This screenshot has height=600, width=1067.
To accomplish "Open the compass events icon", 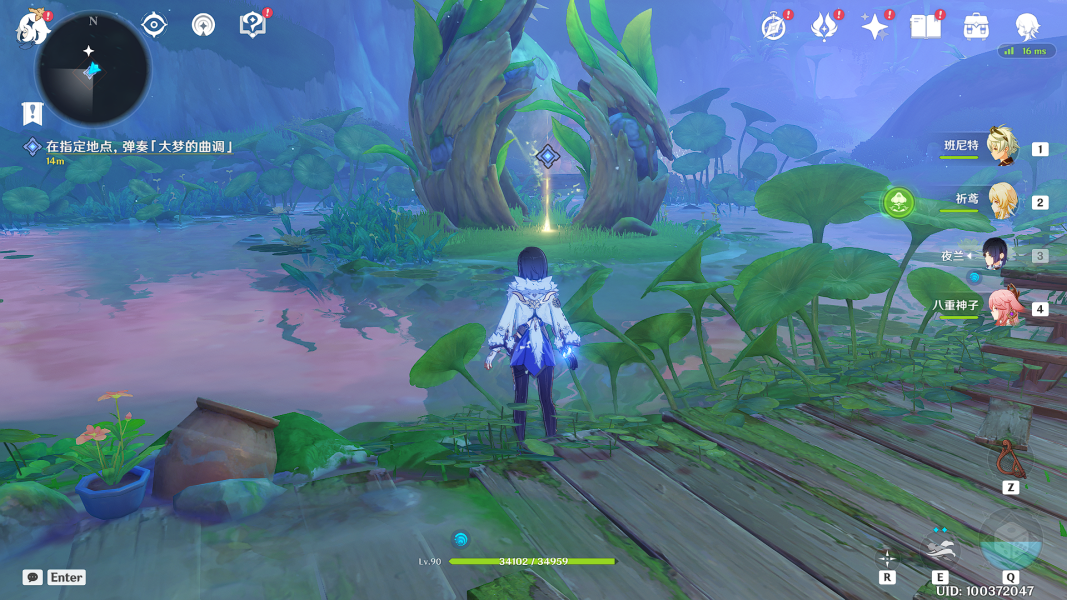I will 773,27.
